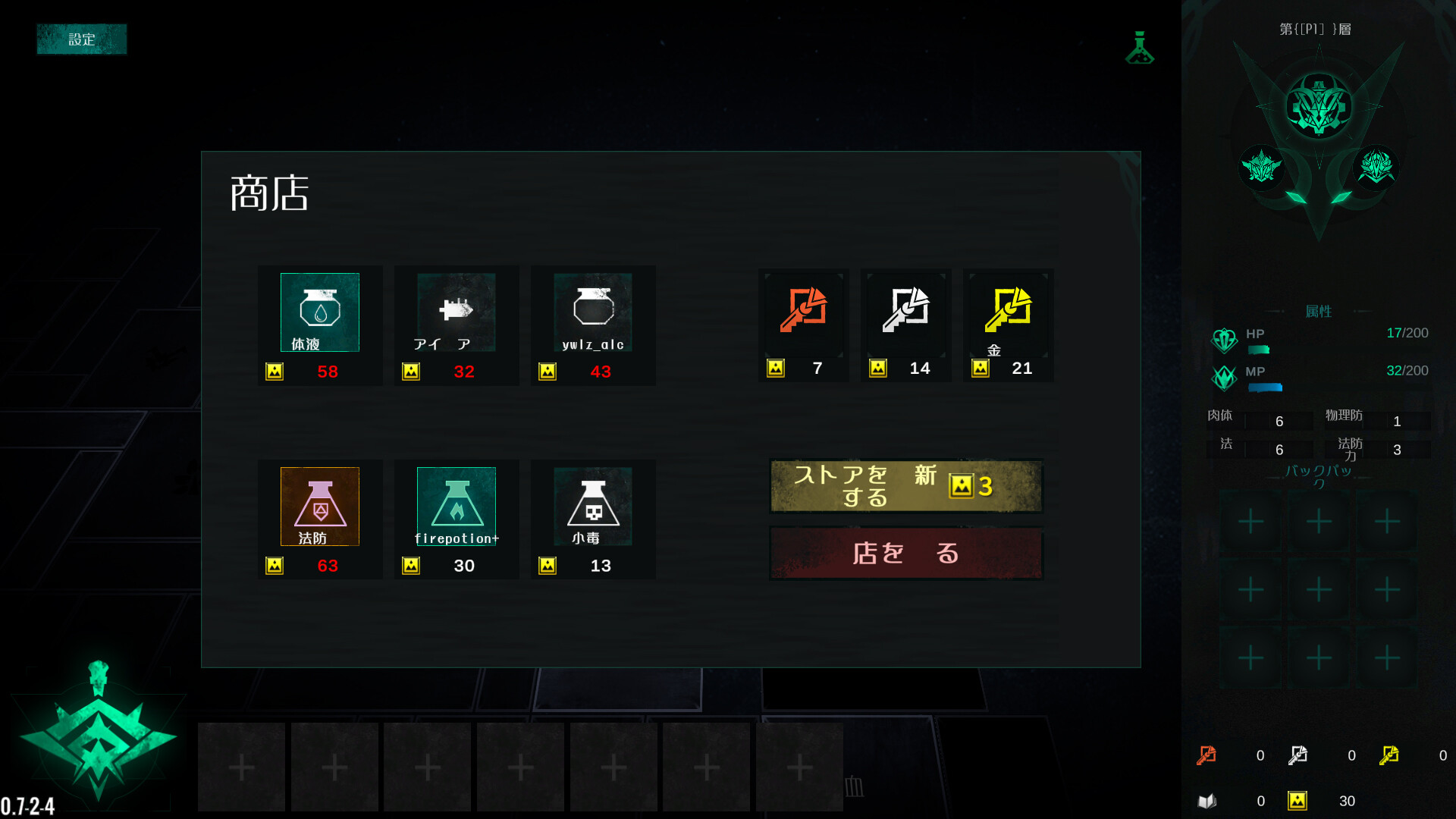Refresh the store for 3 coins
The image size is (1456, 819).
pyautogui.click(x=906, y=486)
